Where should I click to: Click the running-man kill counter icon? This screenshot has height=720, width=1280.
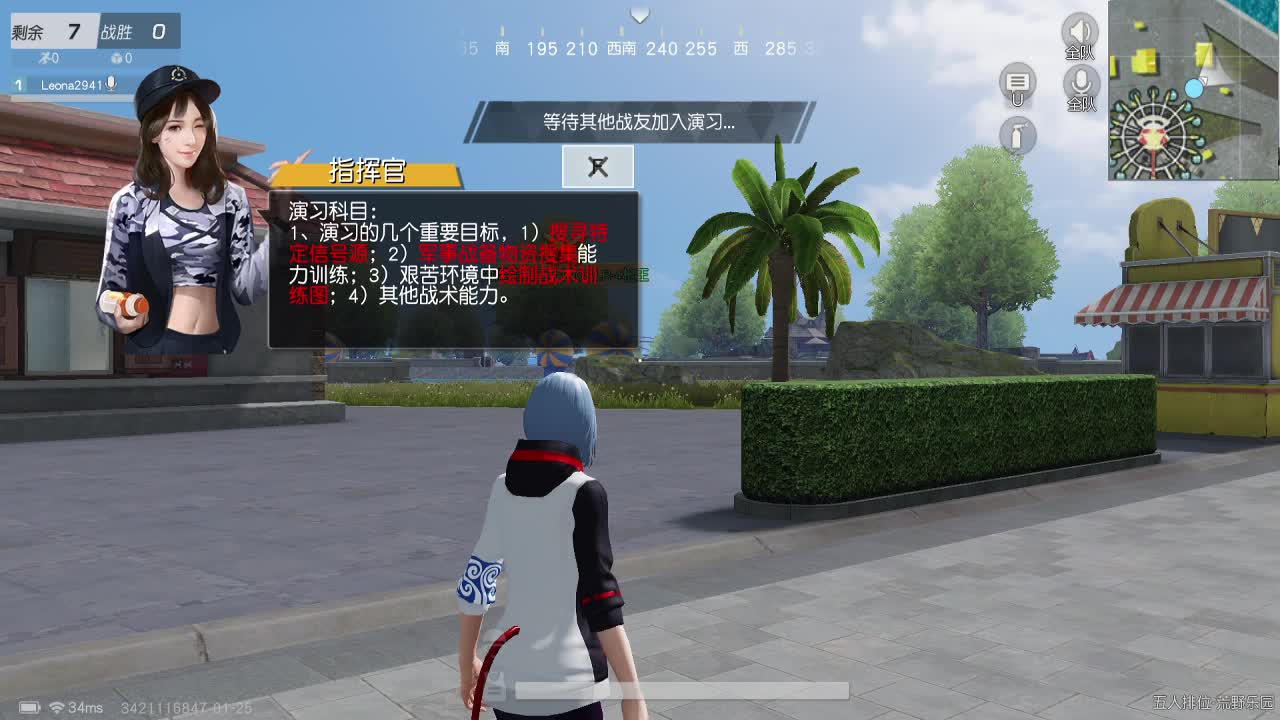[45, 58]
